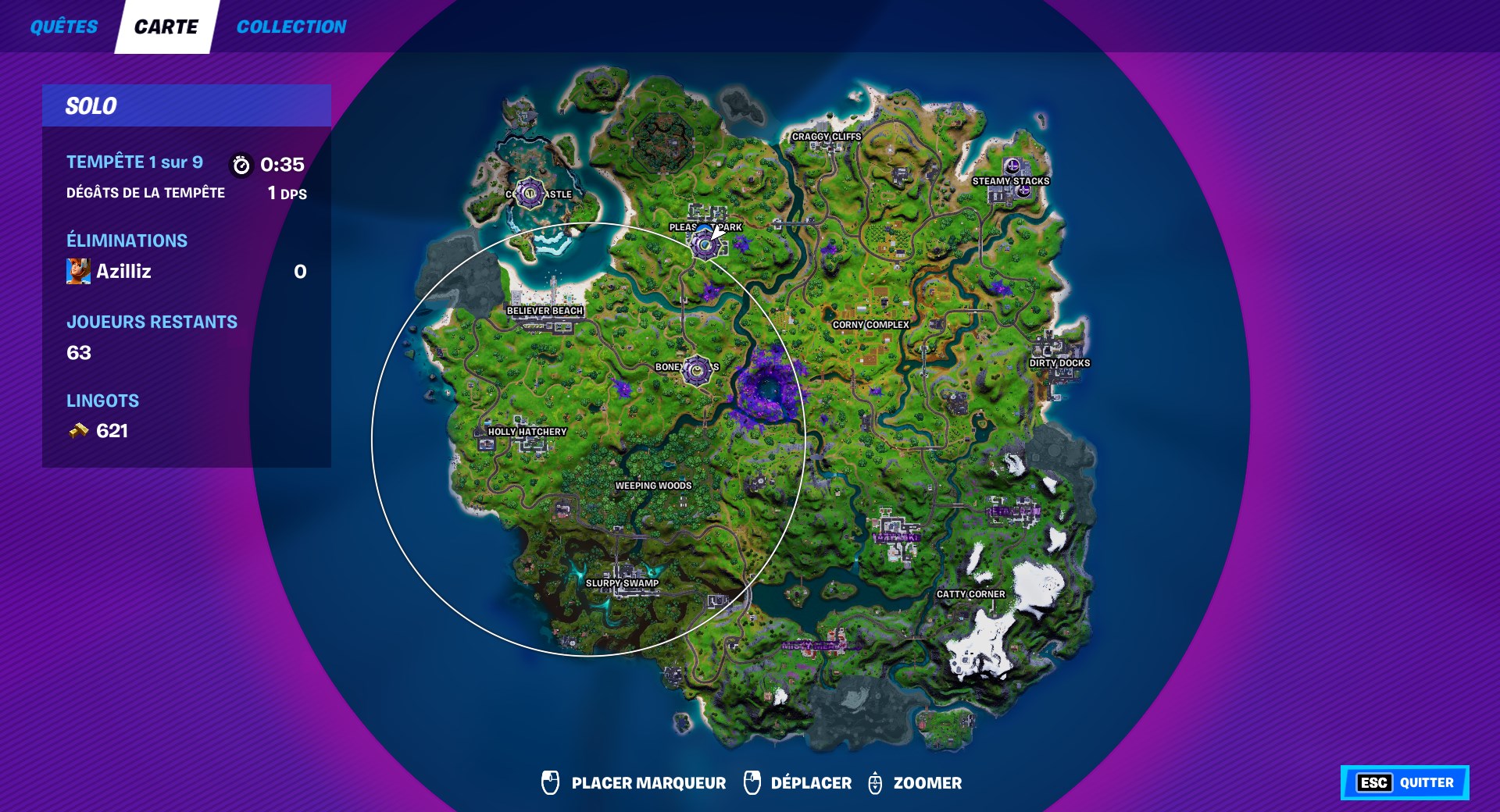Click the scroll-wheel icon for Zoomer

click(875, 782)
